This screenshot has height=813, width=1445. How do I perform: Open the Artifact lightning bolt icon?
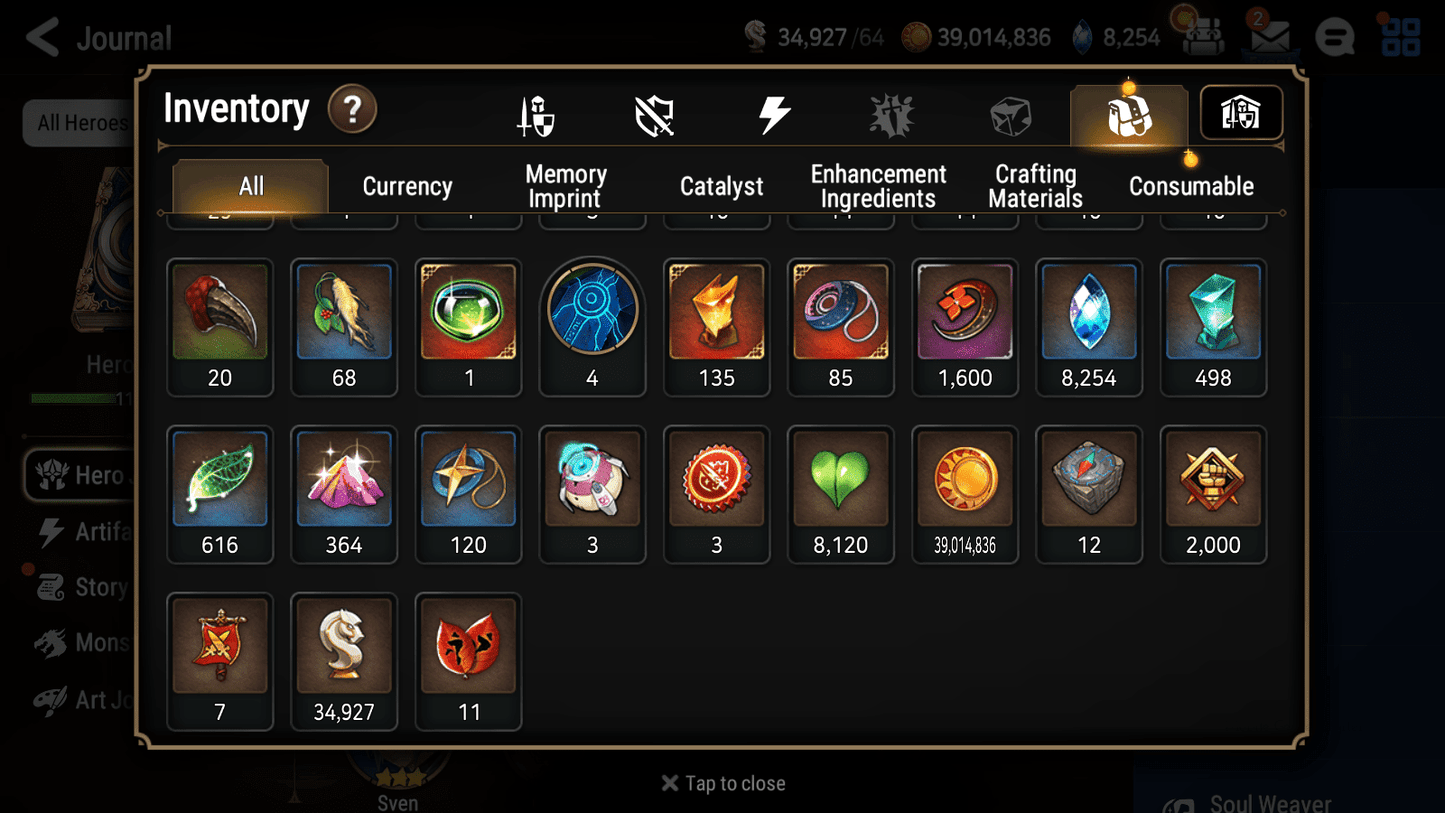[775, 114]
